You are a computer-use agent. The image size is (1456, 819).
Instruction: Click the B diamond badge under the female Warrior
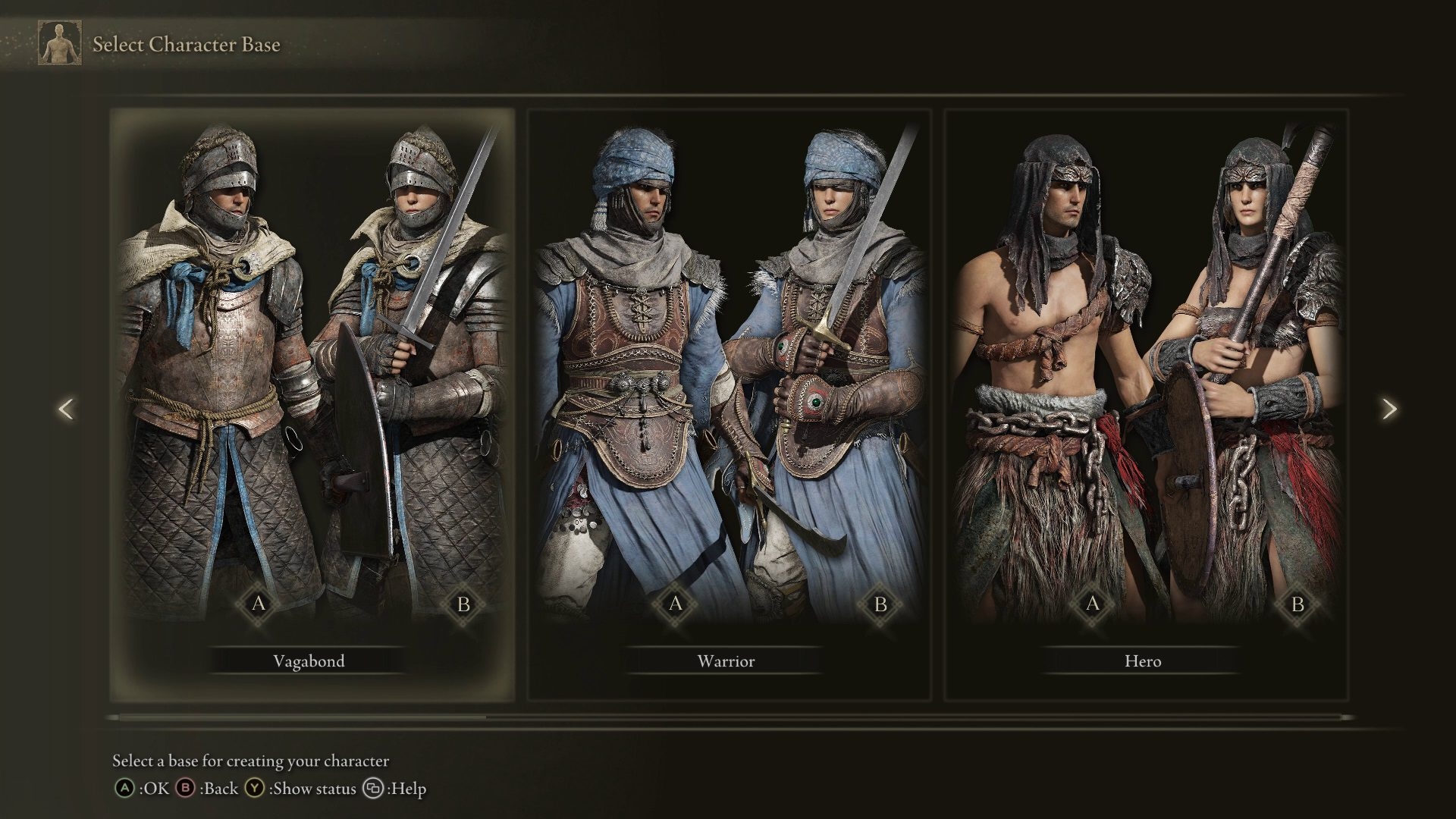[880, 605]
